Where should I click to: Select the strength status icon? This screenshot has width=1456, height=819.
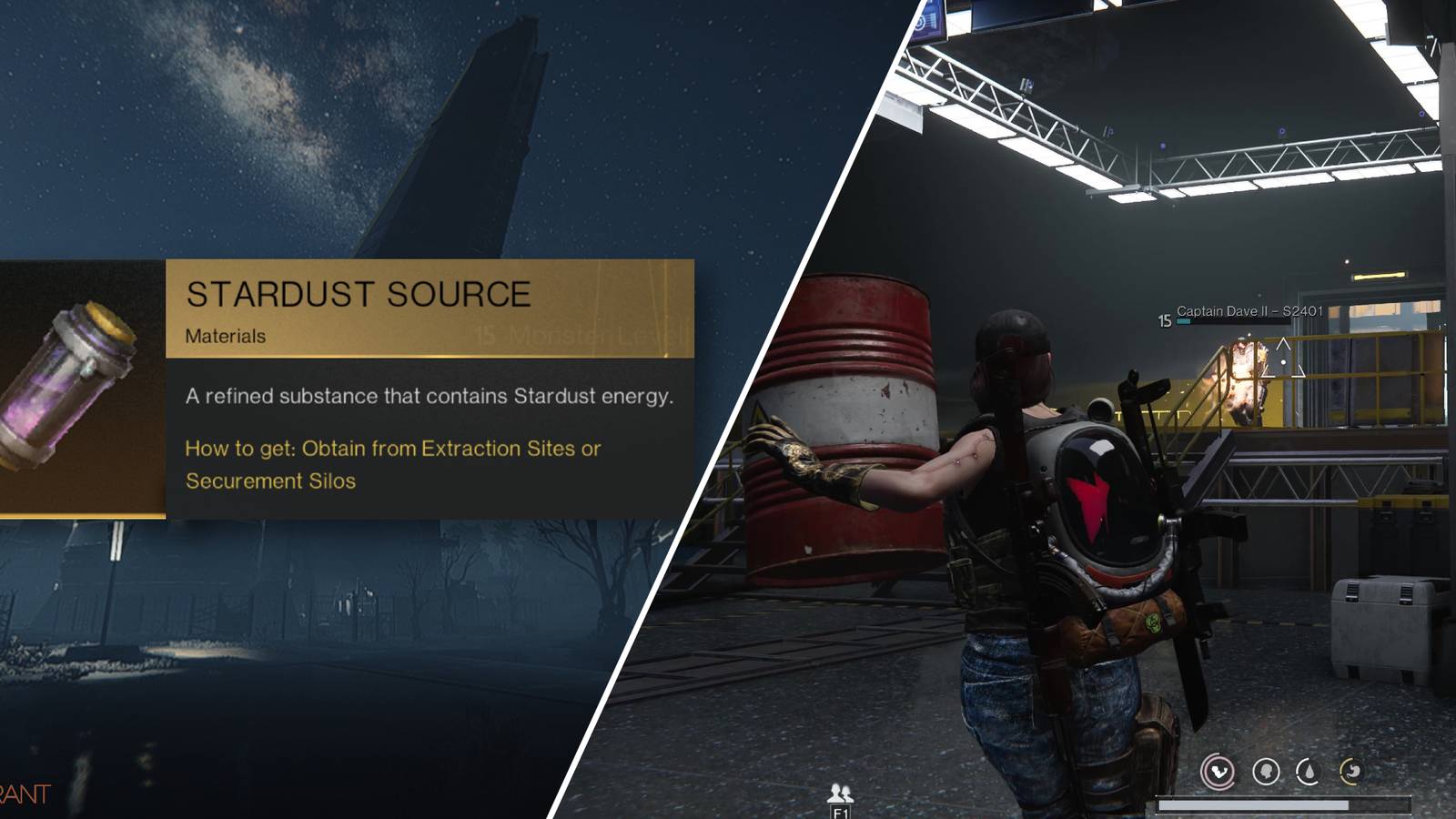pyautogui.click(x=1219, y=771)
